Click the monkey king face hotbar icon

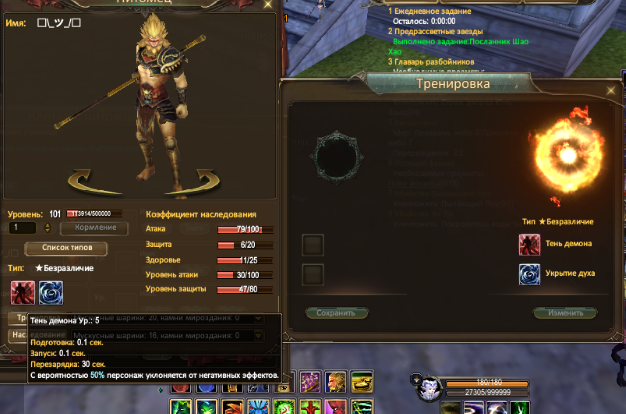click(x=336, y=381)
